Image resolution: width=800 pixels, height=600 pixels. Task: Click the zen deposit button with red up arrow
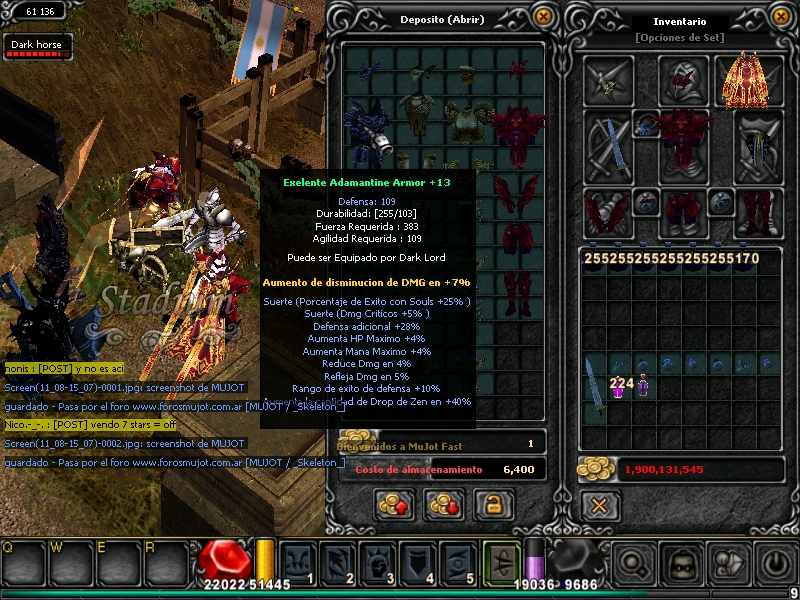pyautogui.click(x=395, y=505)
